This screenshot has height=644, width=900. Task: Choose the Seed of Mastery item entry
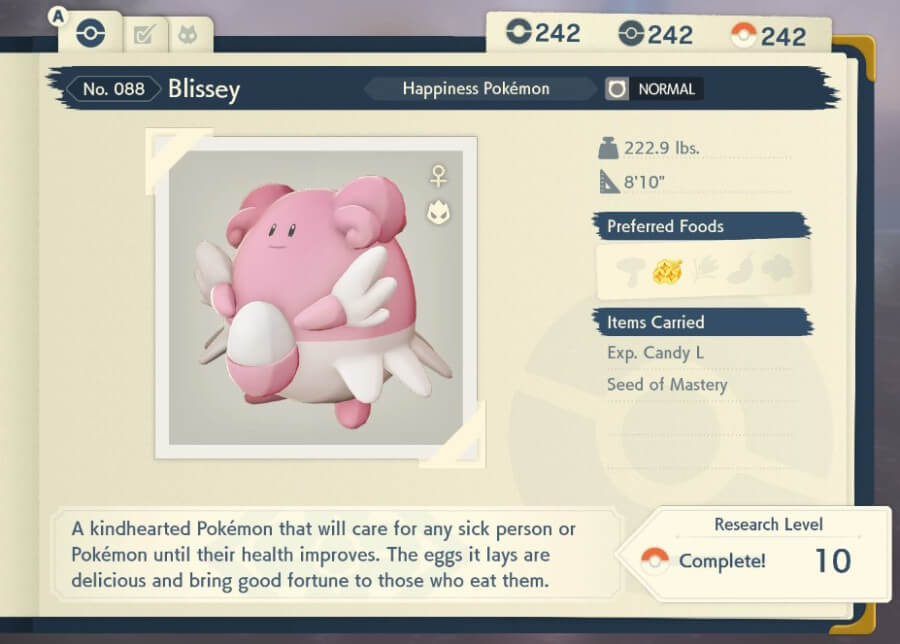(667, 385)
